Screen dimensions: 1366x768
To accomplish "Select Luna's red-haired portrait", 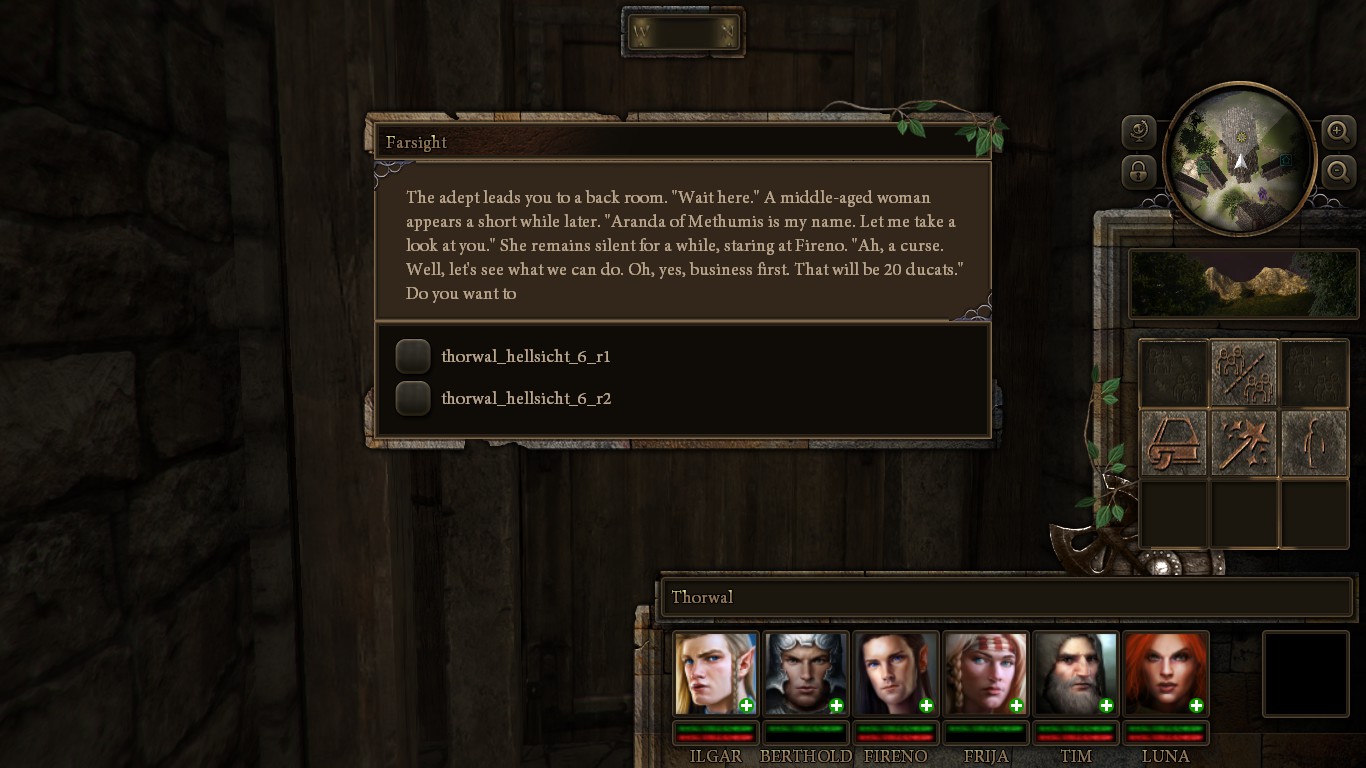I will (1166, 673).
